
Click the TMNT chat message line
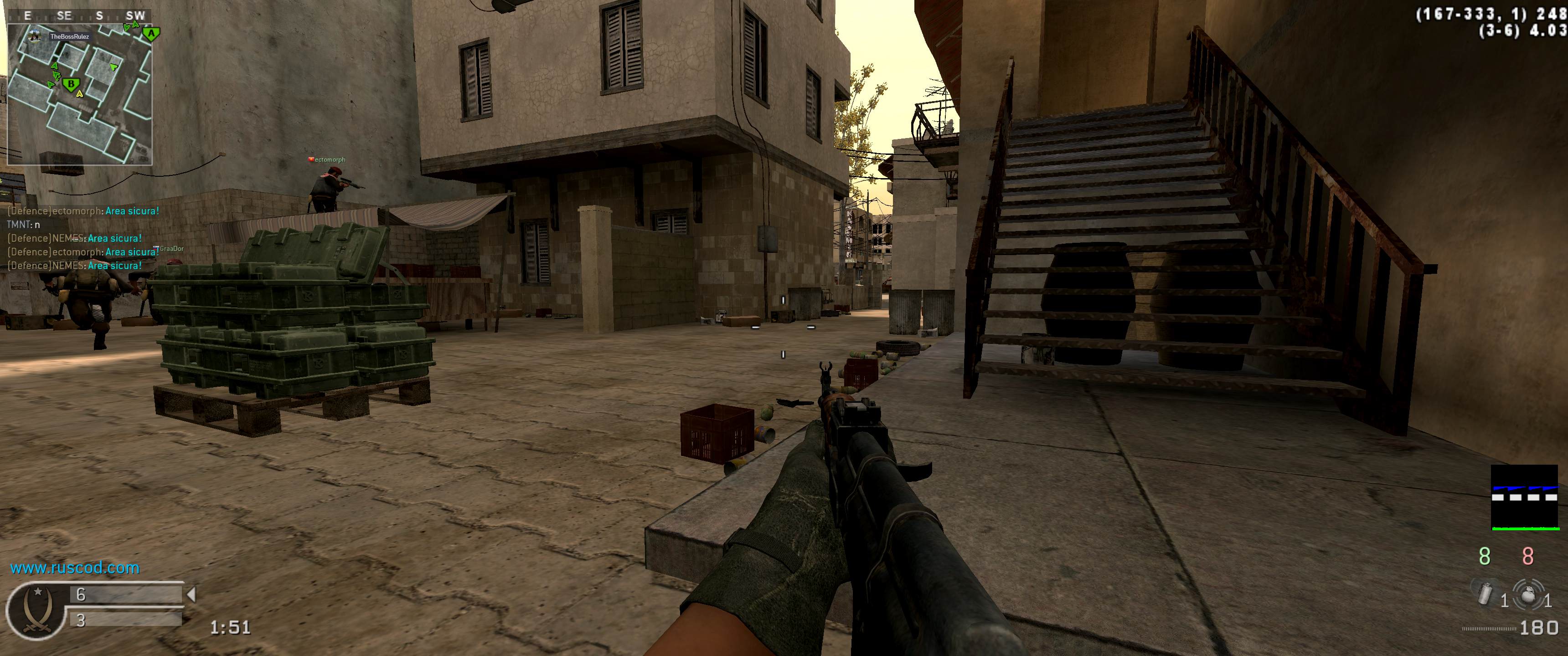[23, 225]
